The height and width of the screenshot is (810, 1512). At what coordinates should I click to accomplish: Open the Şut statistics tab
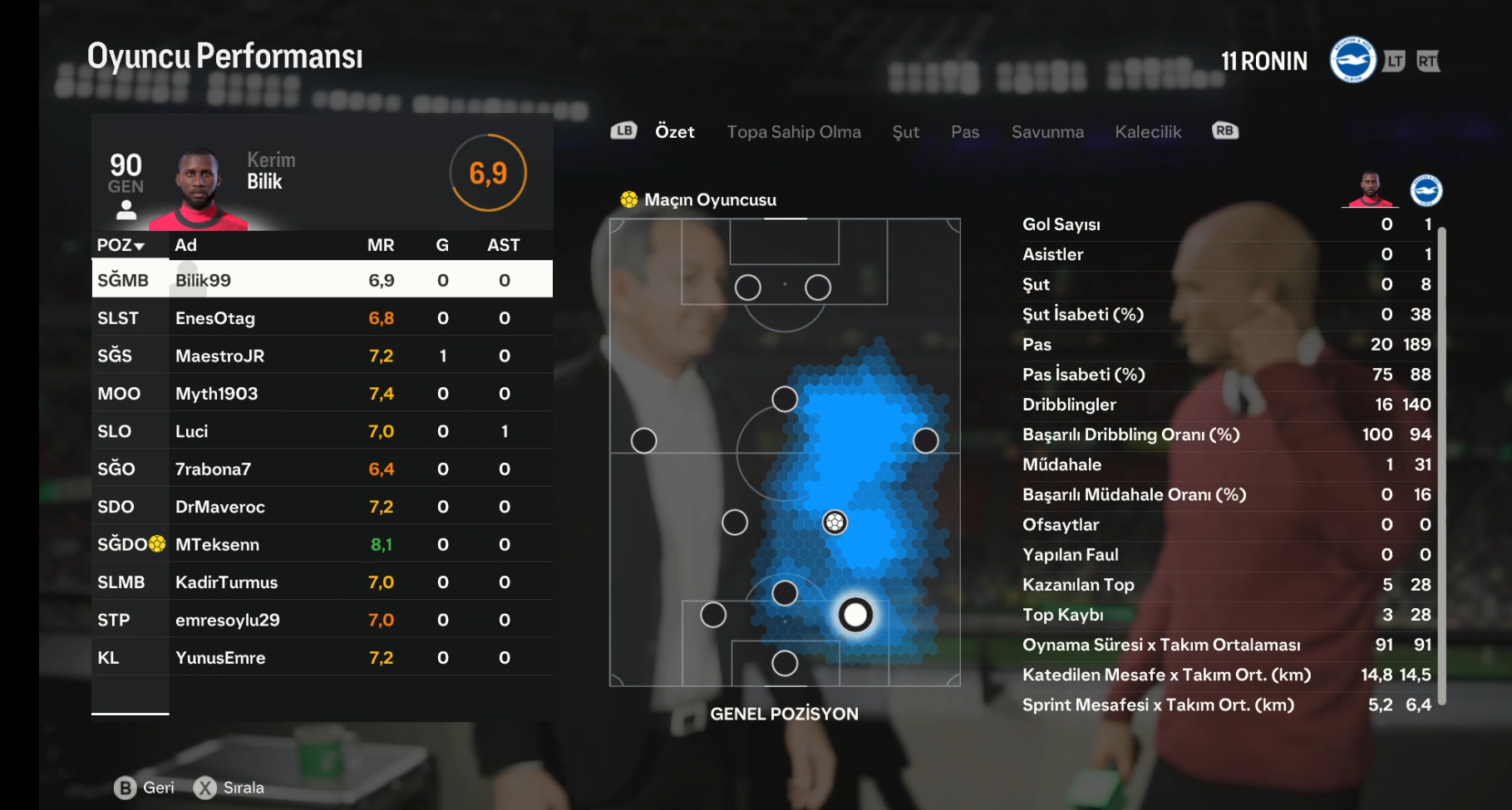pos(905,132)
